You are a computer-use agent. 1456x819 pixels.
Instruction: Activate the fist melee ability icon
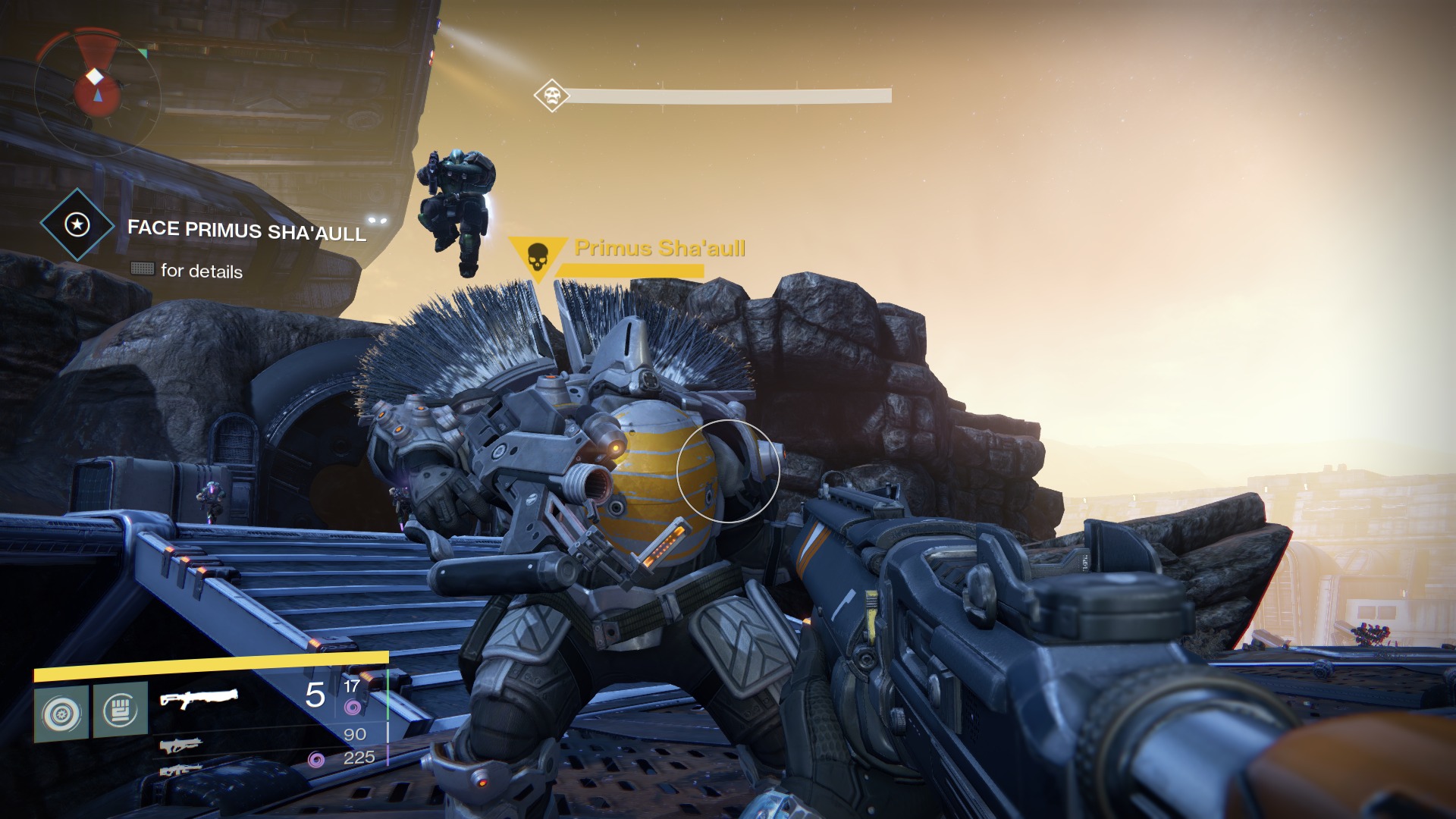[x=120, y=711]
